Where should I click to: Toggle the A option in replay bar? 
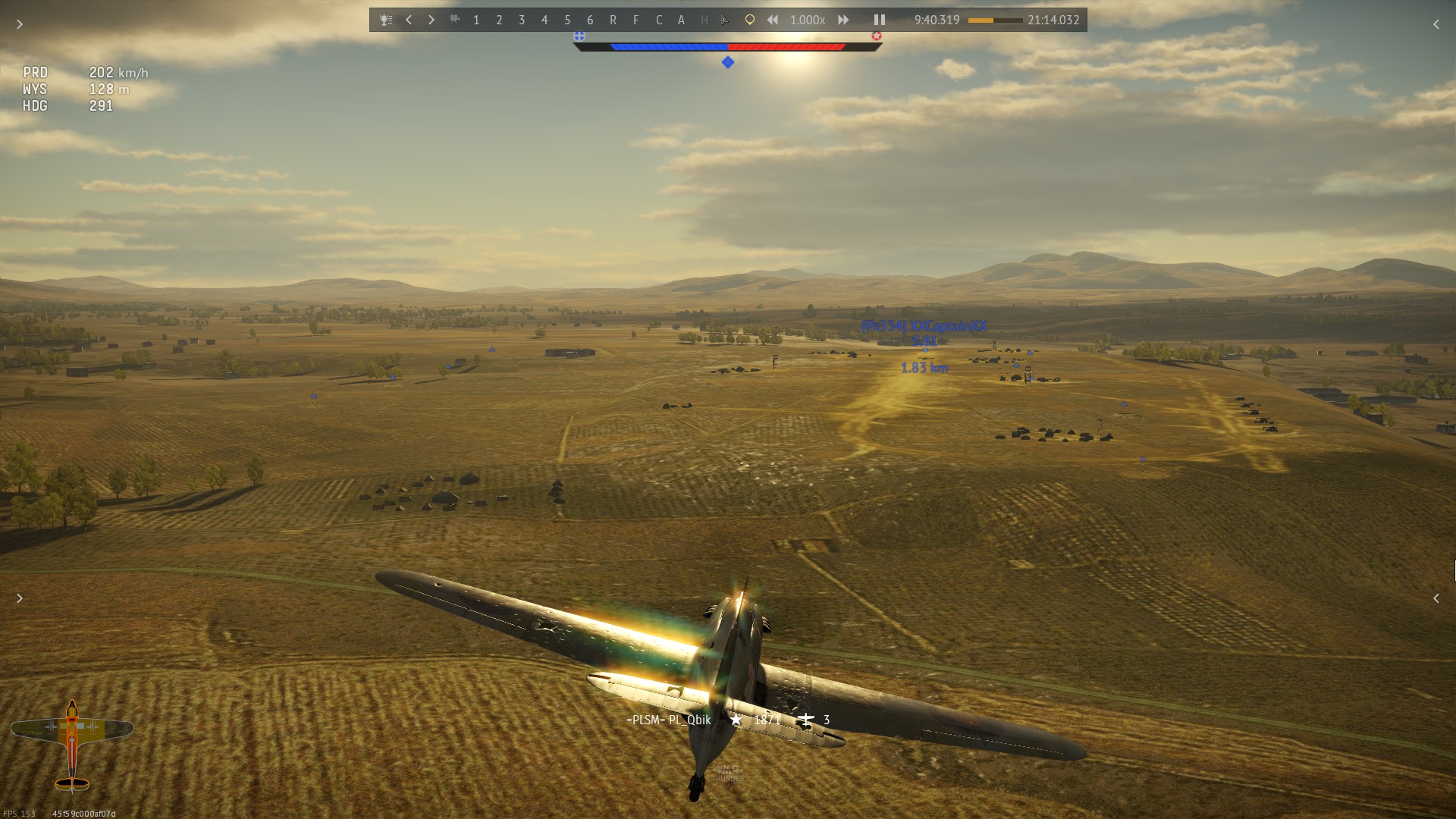point(681,20)
